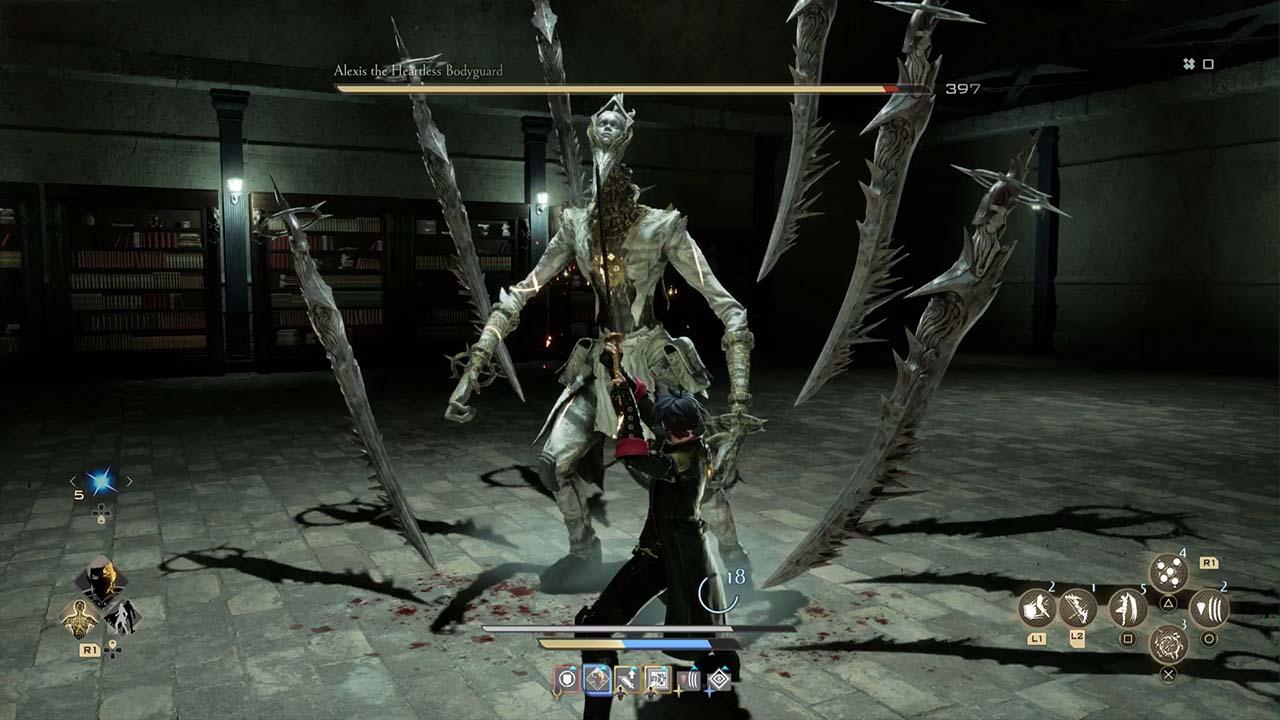This screenshot has width=1280, height=720.
Task: Activate the fist strike skill
Action: click(1038, 607)
